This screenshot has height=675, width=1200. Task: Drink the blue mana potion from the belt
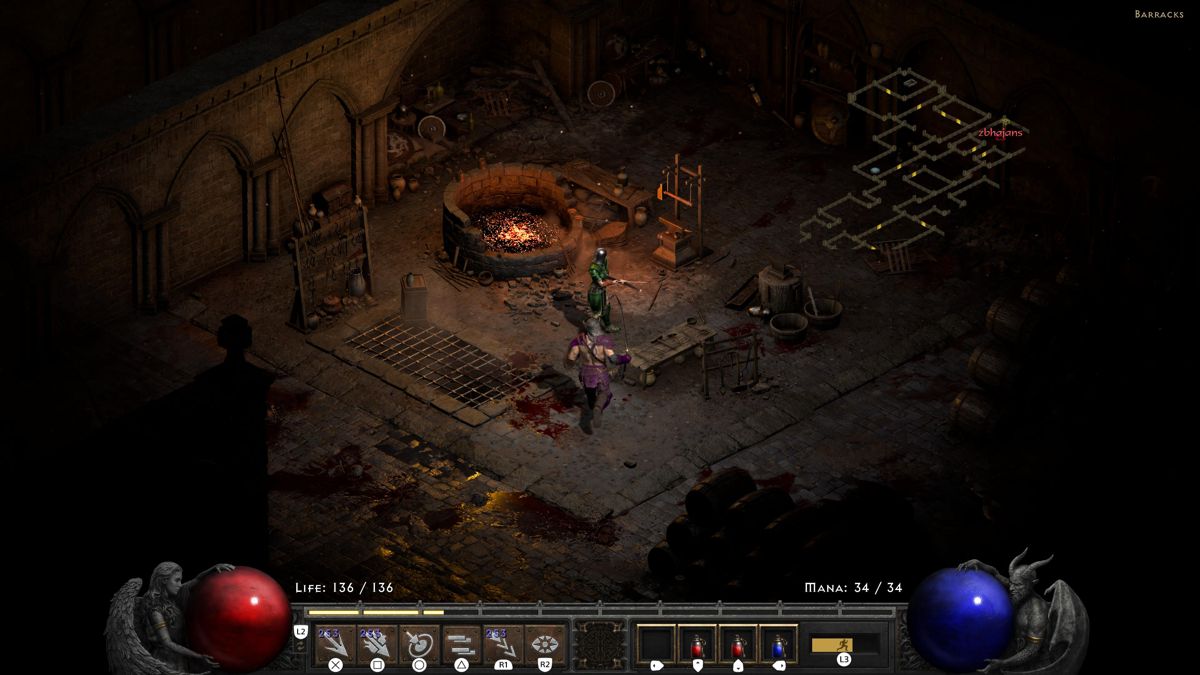[x=778, y=643]
